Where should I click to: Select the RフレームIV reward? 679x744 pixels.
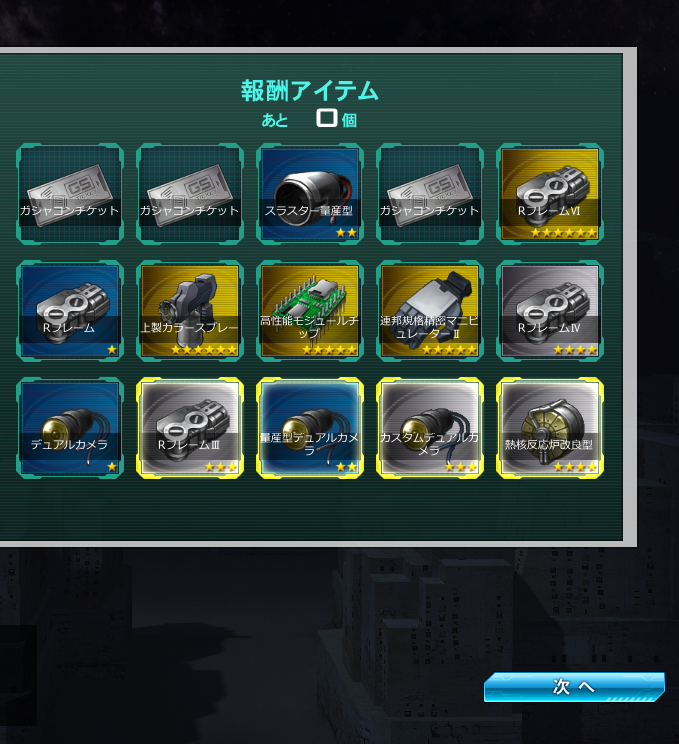pyautogui.click(x=550, y=311)
